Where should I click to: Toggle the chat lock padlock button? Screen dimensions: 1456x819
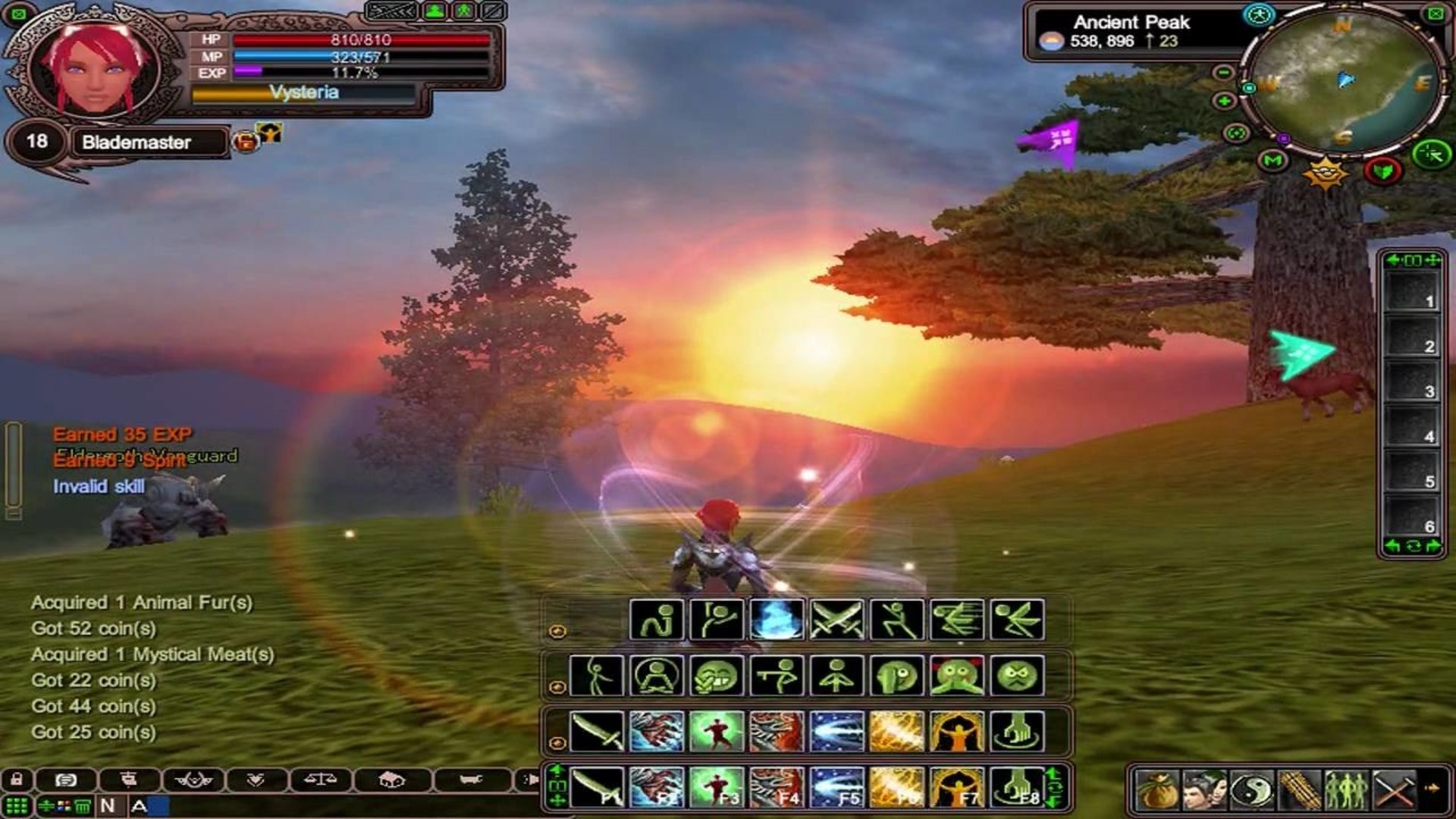(17, 779)
